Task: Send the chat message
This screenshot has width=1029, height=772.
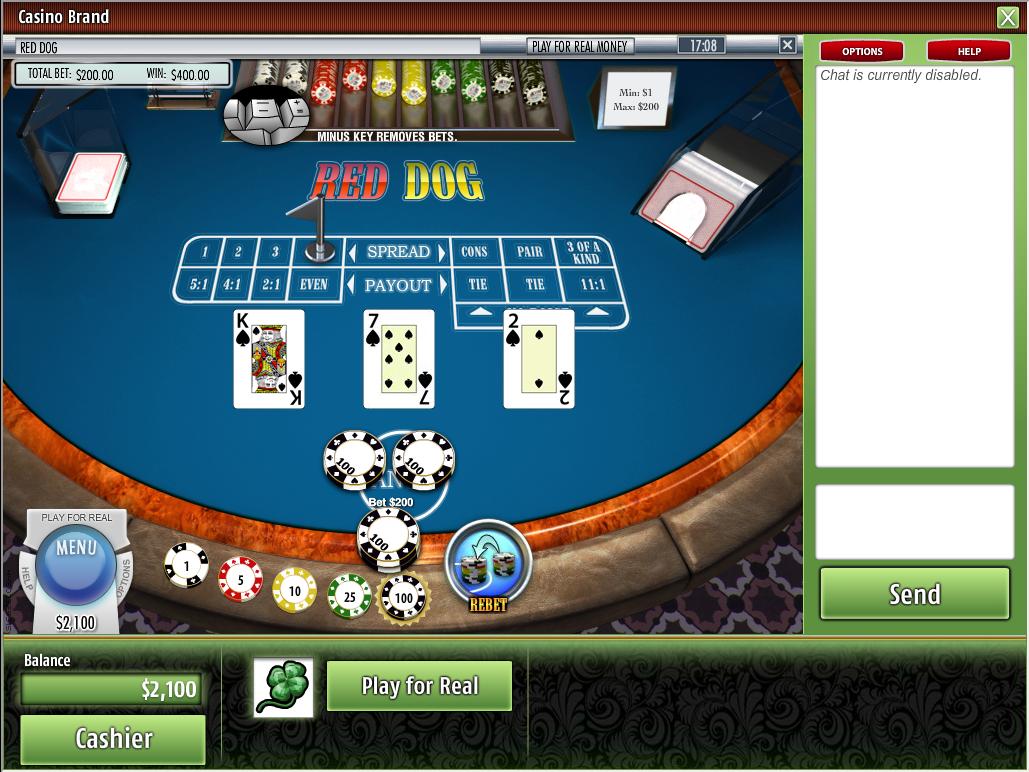Action: click(x=914, y=594)
